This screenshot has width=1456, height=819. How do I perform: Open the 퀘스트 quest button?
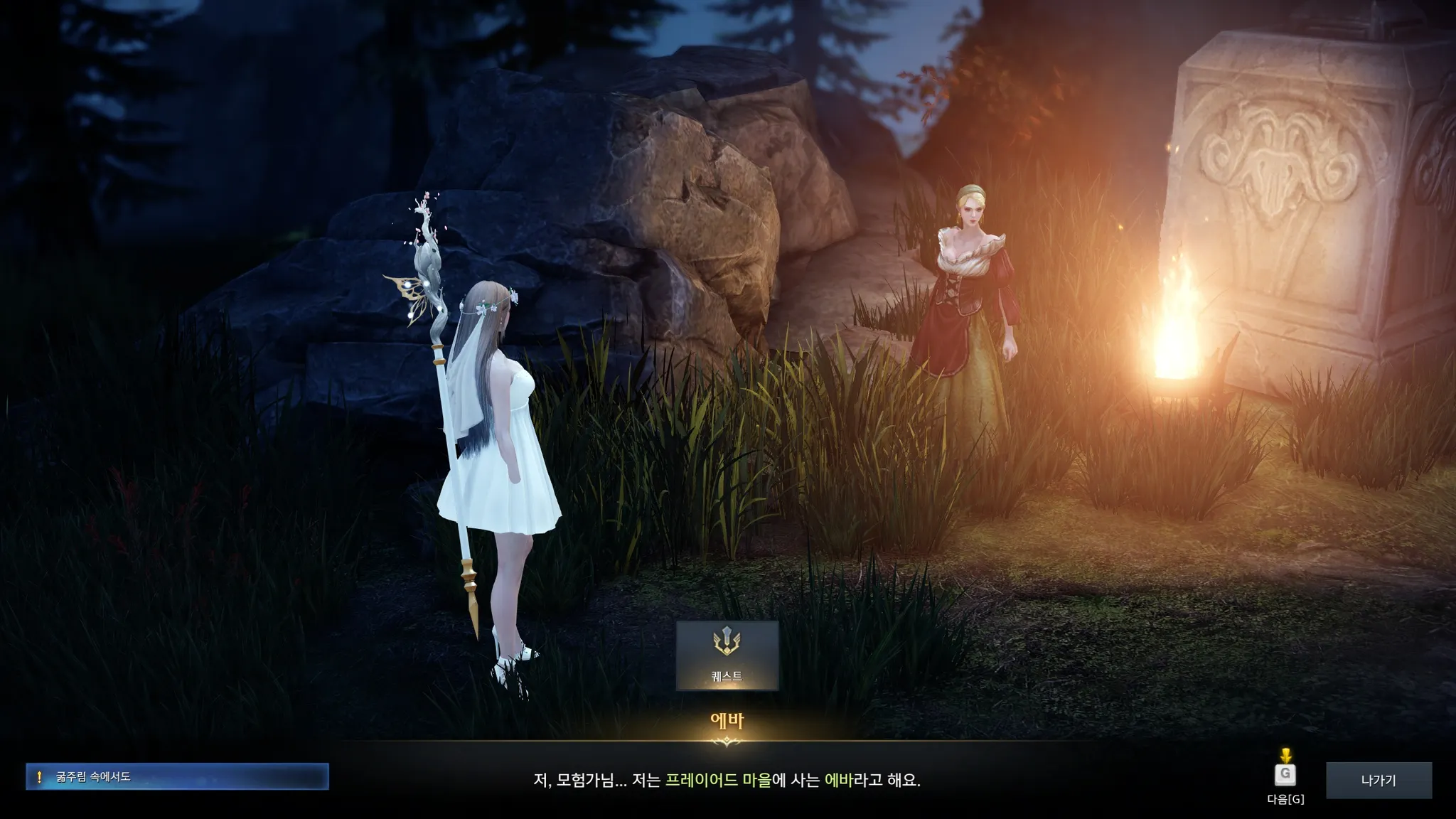click(727, 655)
